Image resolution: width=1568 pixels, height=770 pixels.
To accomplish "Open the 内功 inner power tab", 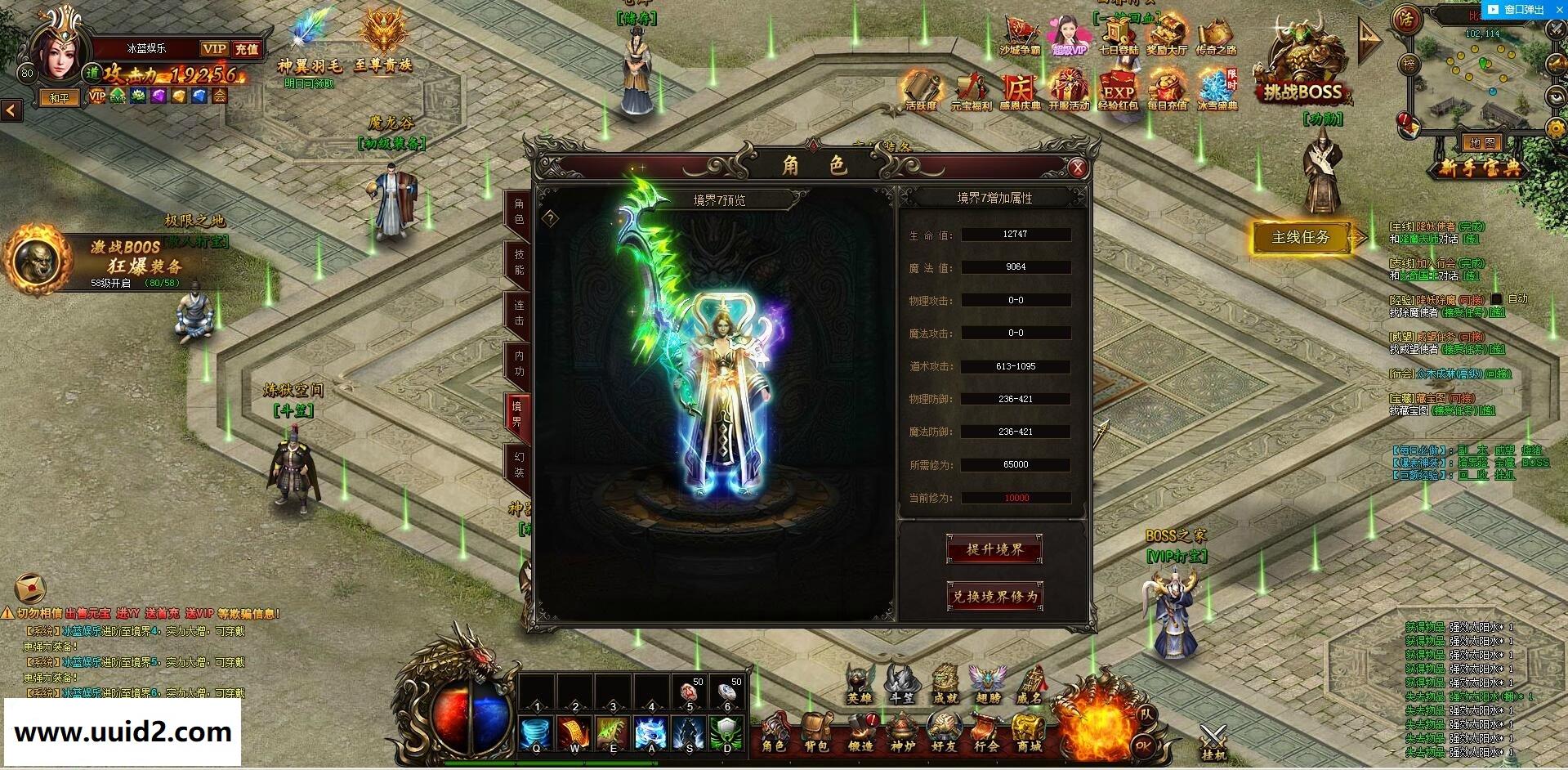I will click(519, 363).
